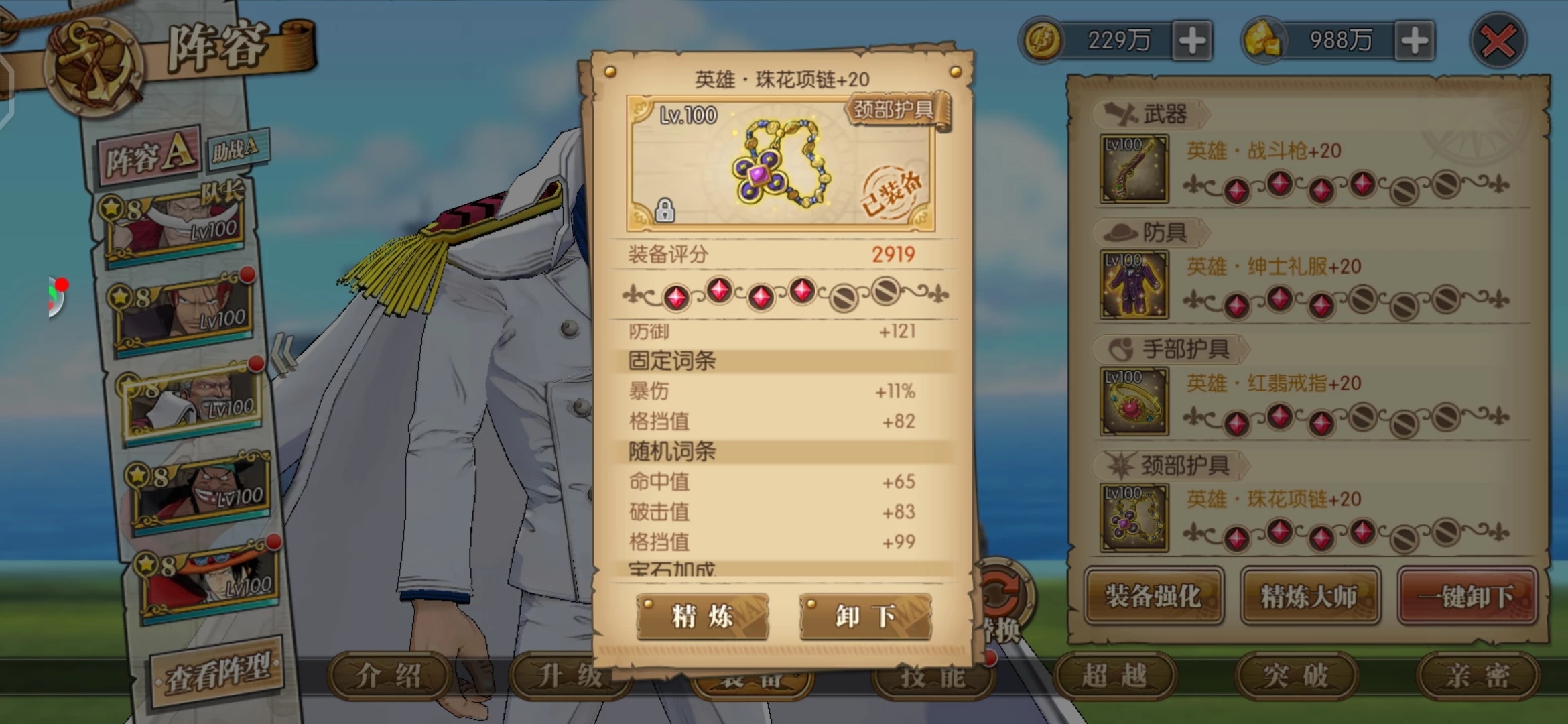
Task: Select the 绅士礼服 armor slot
Action: click(1134, 284)
